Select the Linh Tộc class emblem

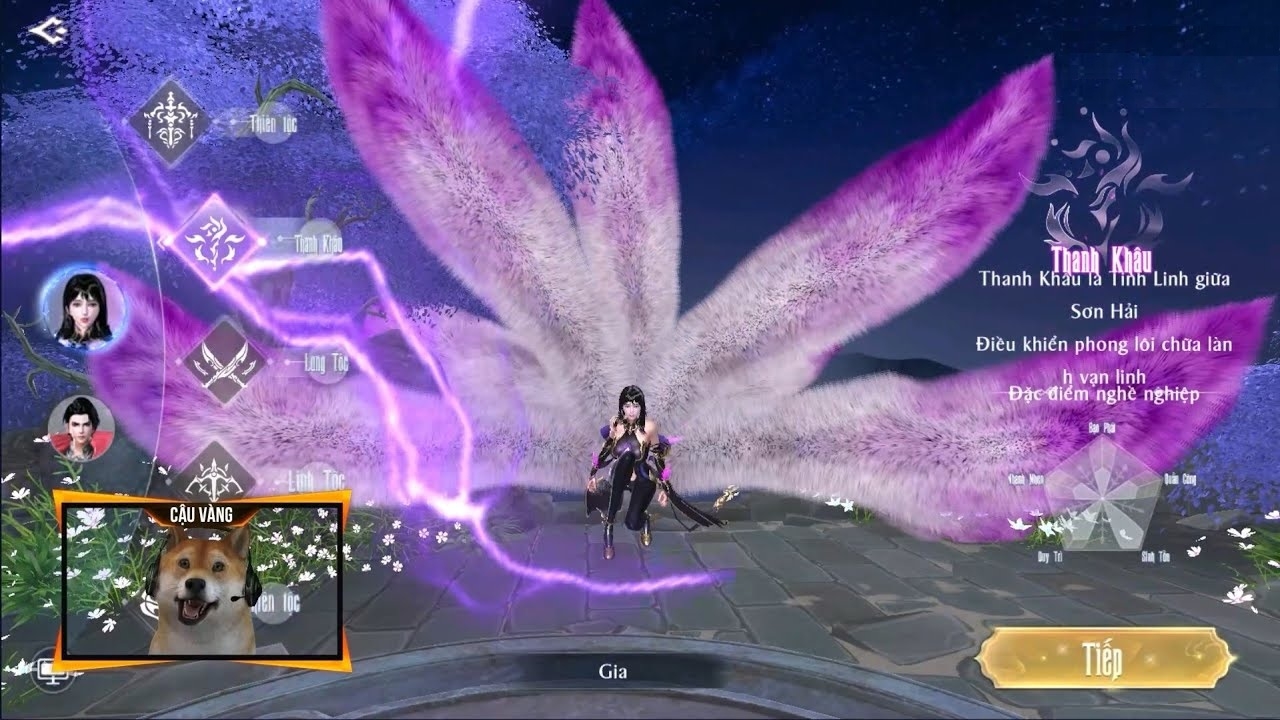tap(213, 476)
